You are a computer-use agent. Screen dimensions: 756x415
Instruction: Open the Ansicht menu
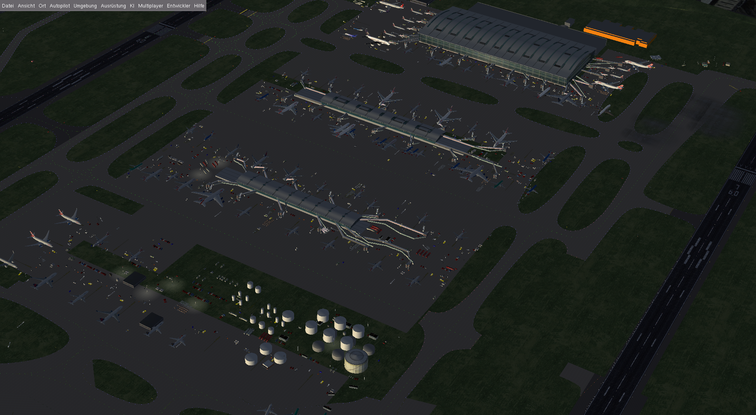click(x=26, y=5)
